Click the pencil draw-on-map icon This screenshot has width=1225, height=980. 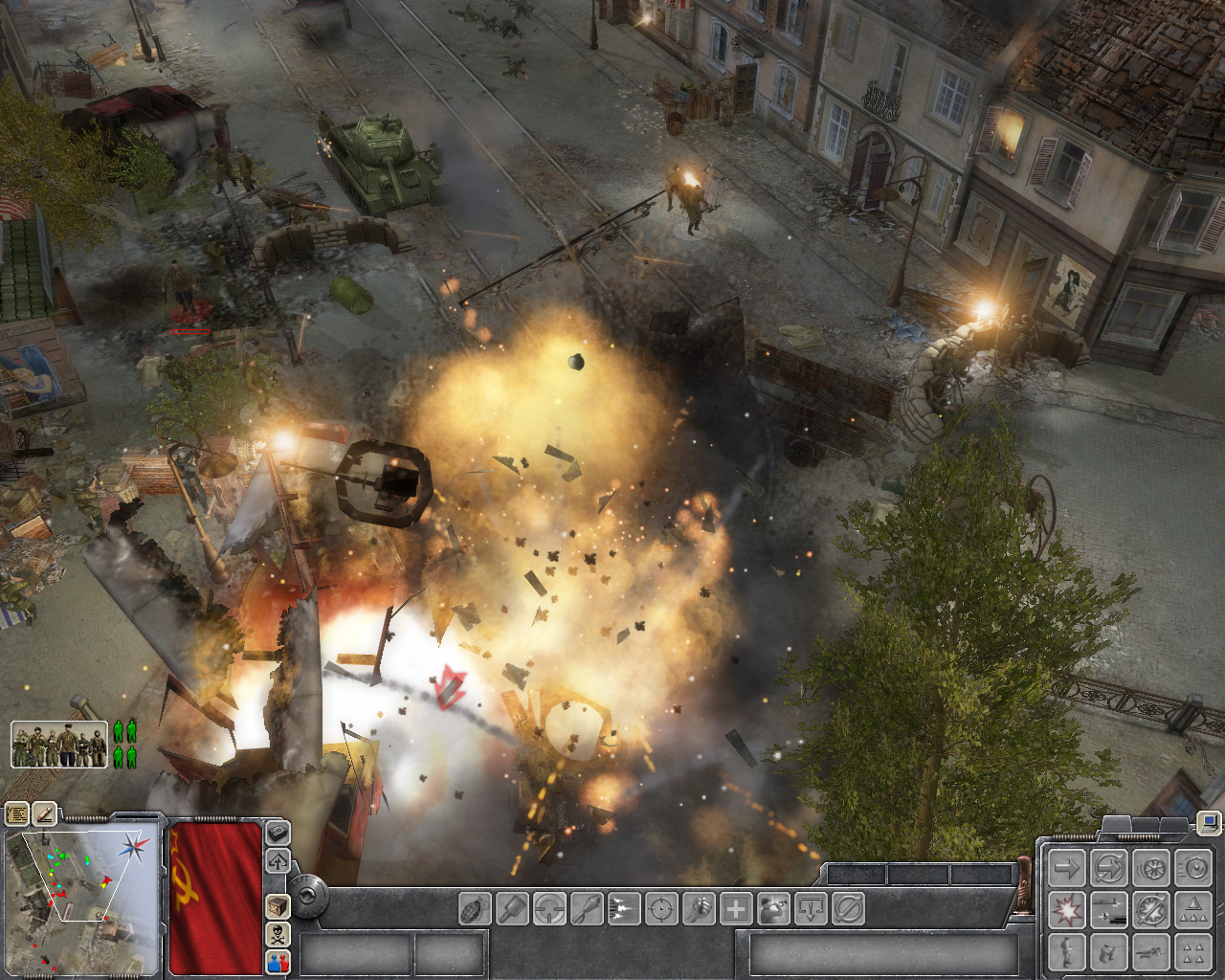[44, 813]
